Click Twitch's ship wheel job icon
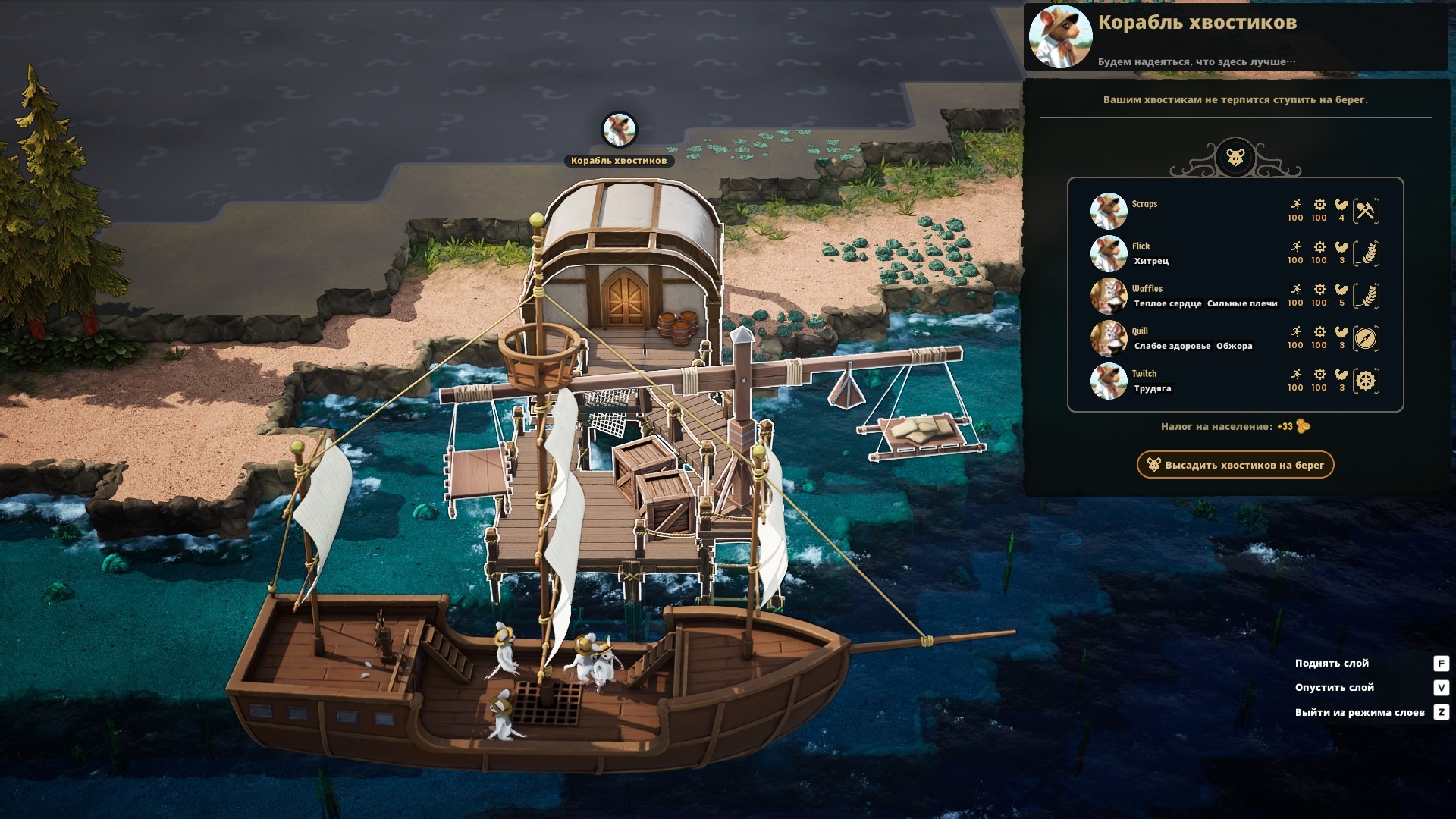This screenshot has width=1456, height=819. click(x=1366, y=381)
